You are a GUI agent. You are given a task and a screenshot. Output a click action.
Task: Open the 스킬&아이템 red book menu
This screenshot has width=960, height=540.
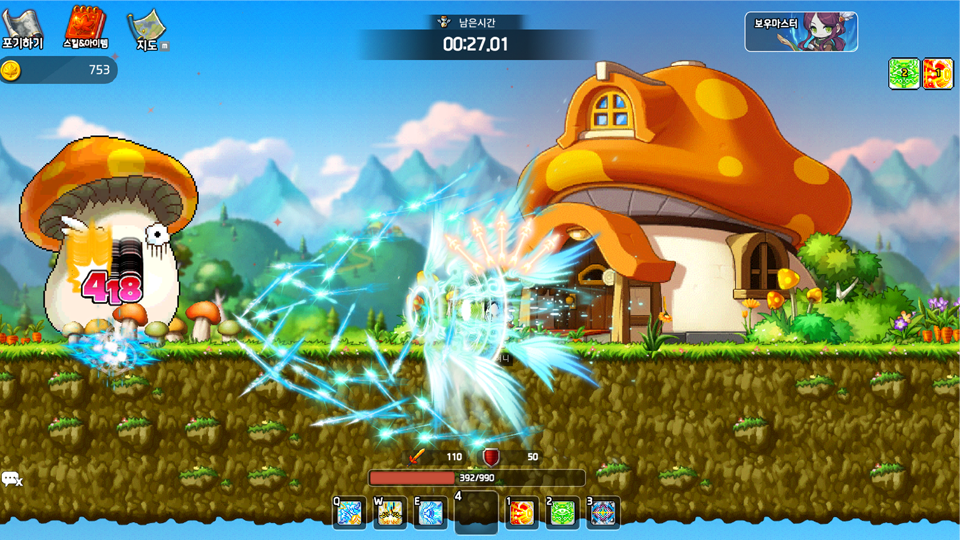(x=87, y=29)
